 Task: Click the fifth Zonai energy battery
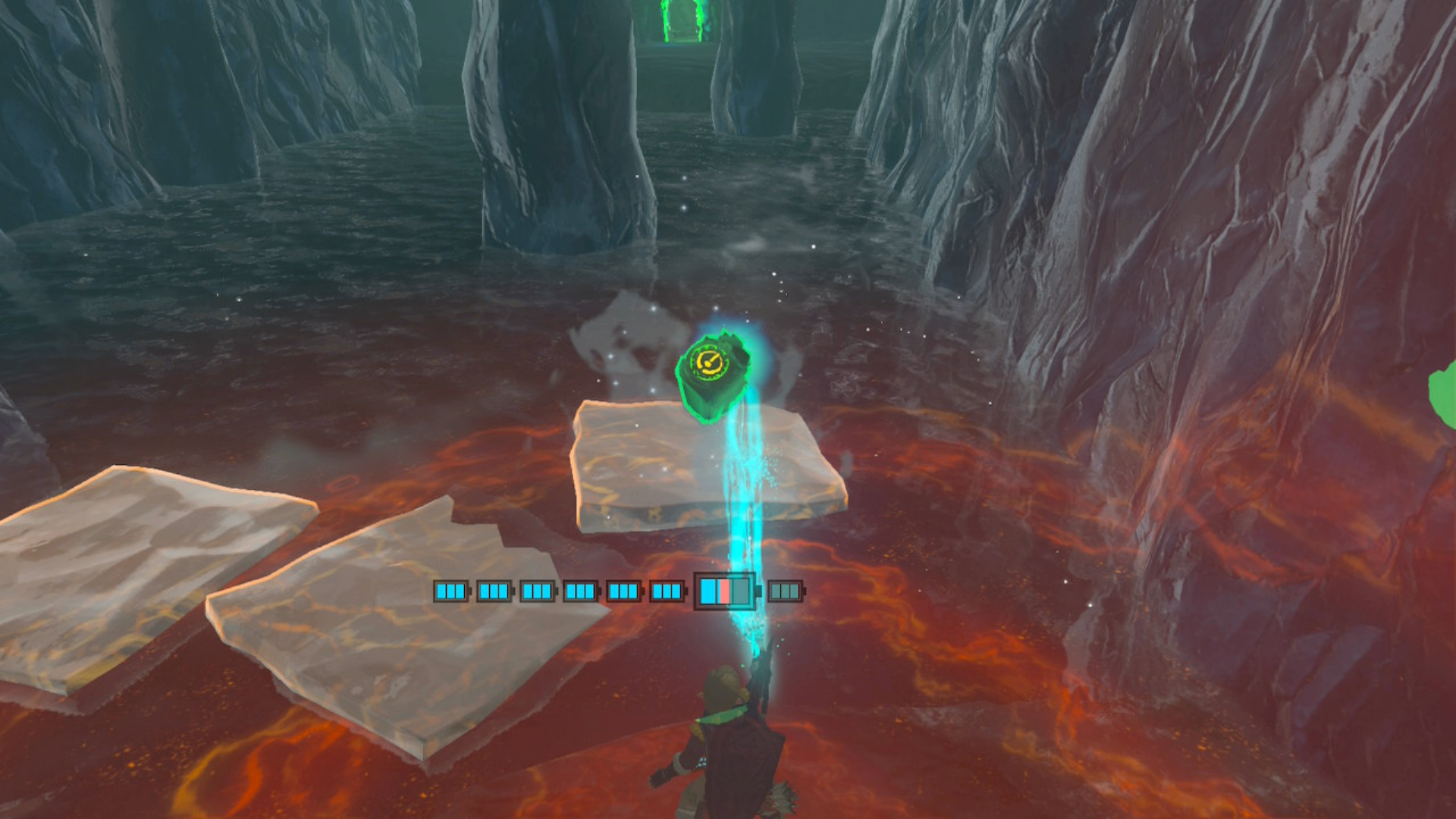click(x=625, y=590)
